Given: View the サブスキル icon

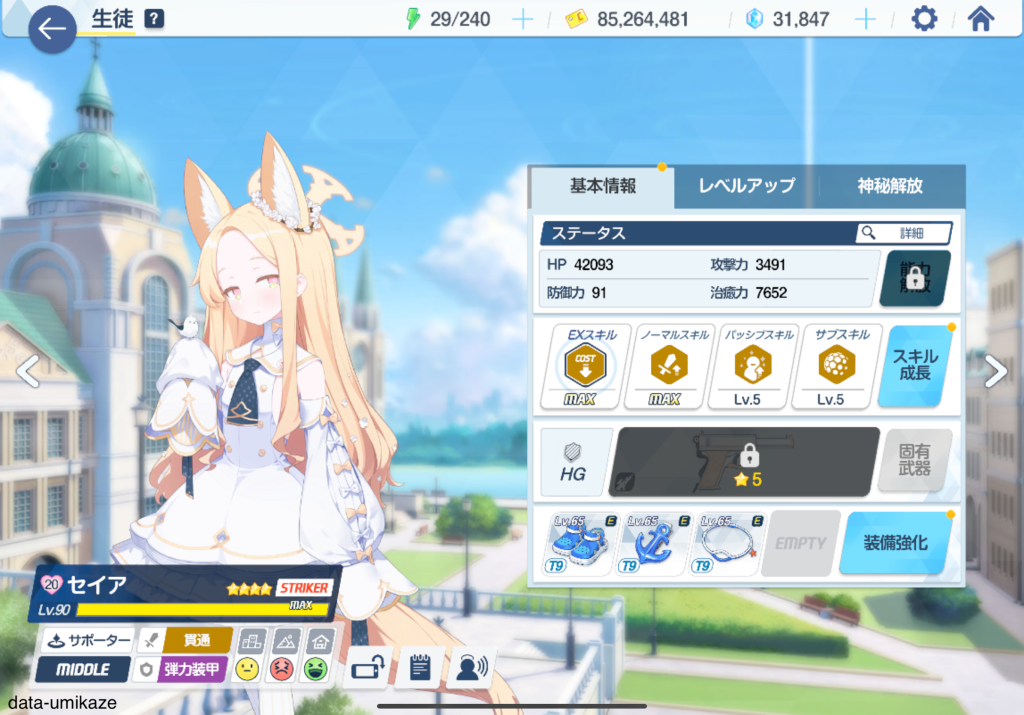Looking at the screenshot, I should (832, 367).
